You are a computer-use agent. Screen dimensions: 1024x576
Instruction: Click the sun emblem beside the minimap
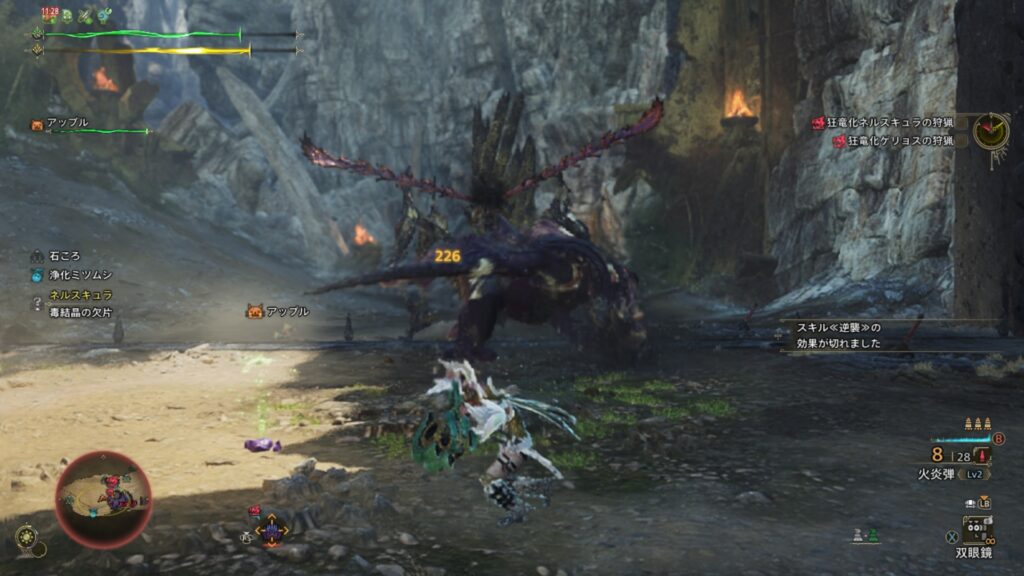(x=27, y=538)
